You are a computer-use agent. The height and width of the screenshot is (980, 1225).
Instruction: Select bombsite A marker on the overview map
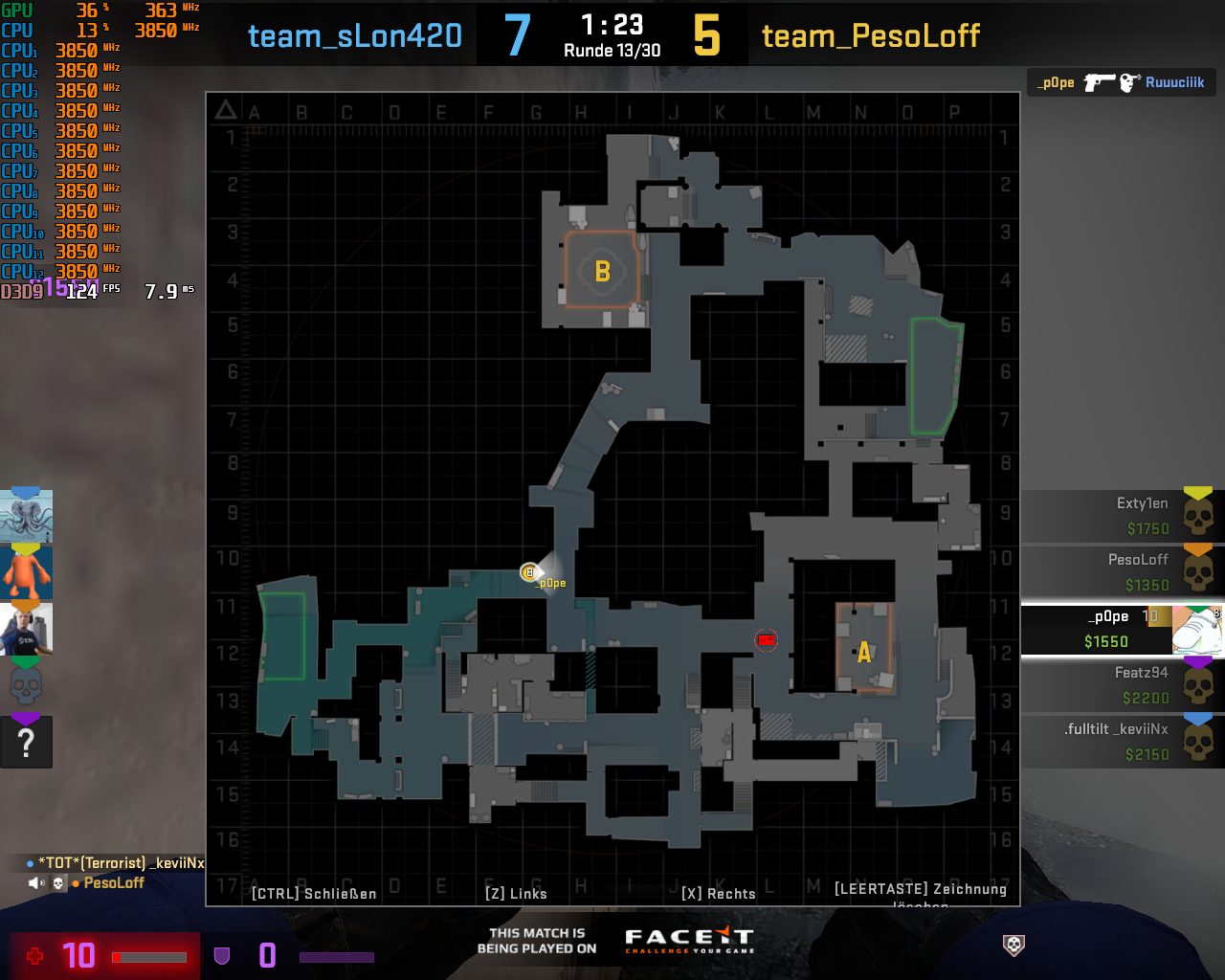click(864, 653)
